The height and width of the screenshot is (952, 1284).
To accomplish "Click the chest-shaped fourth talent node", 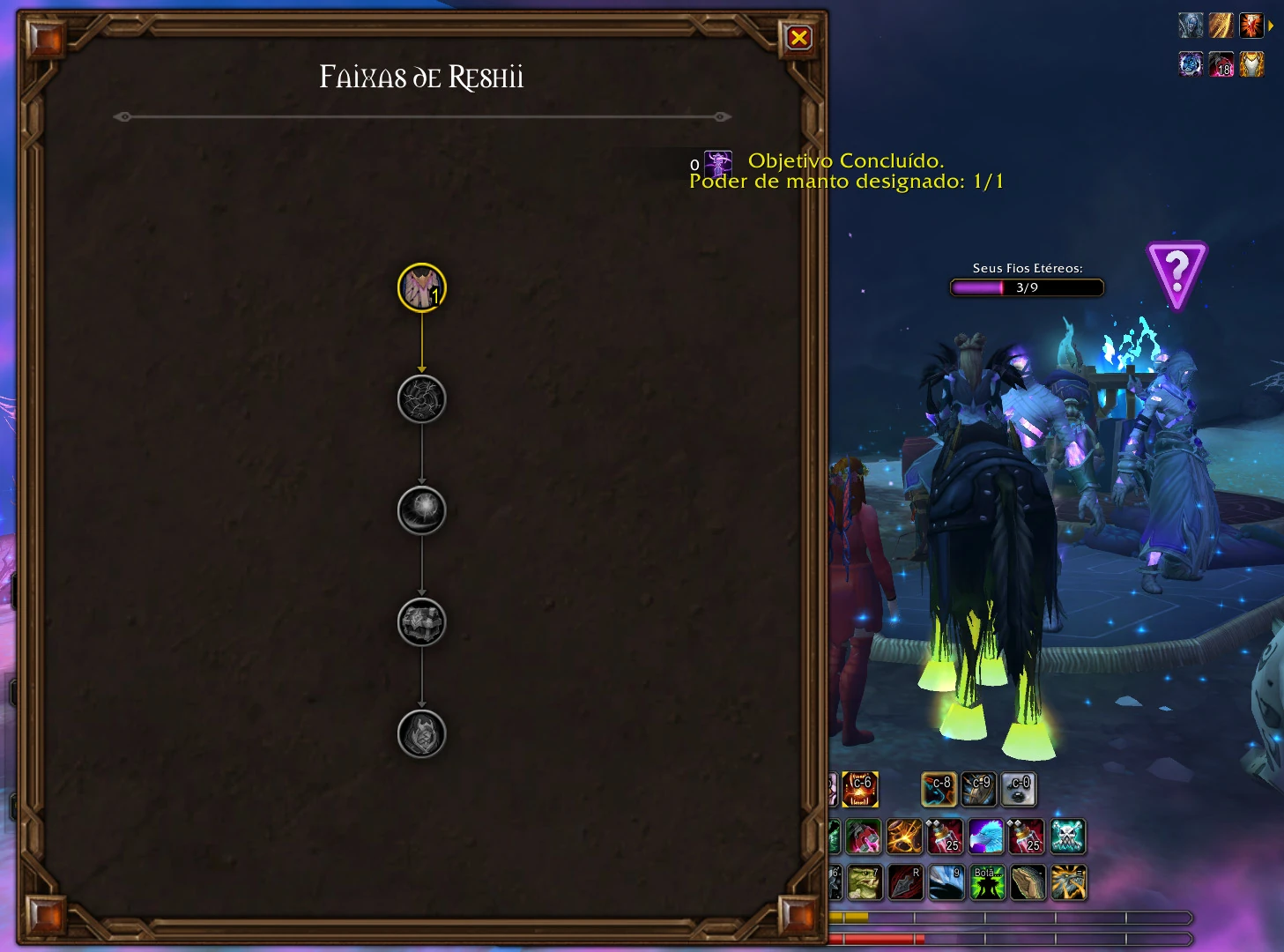I will (x=422, y=622).
